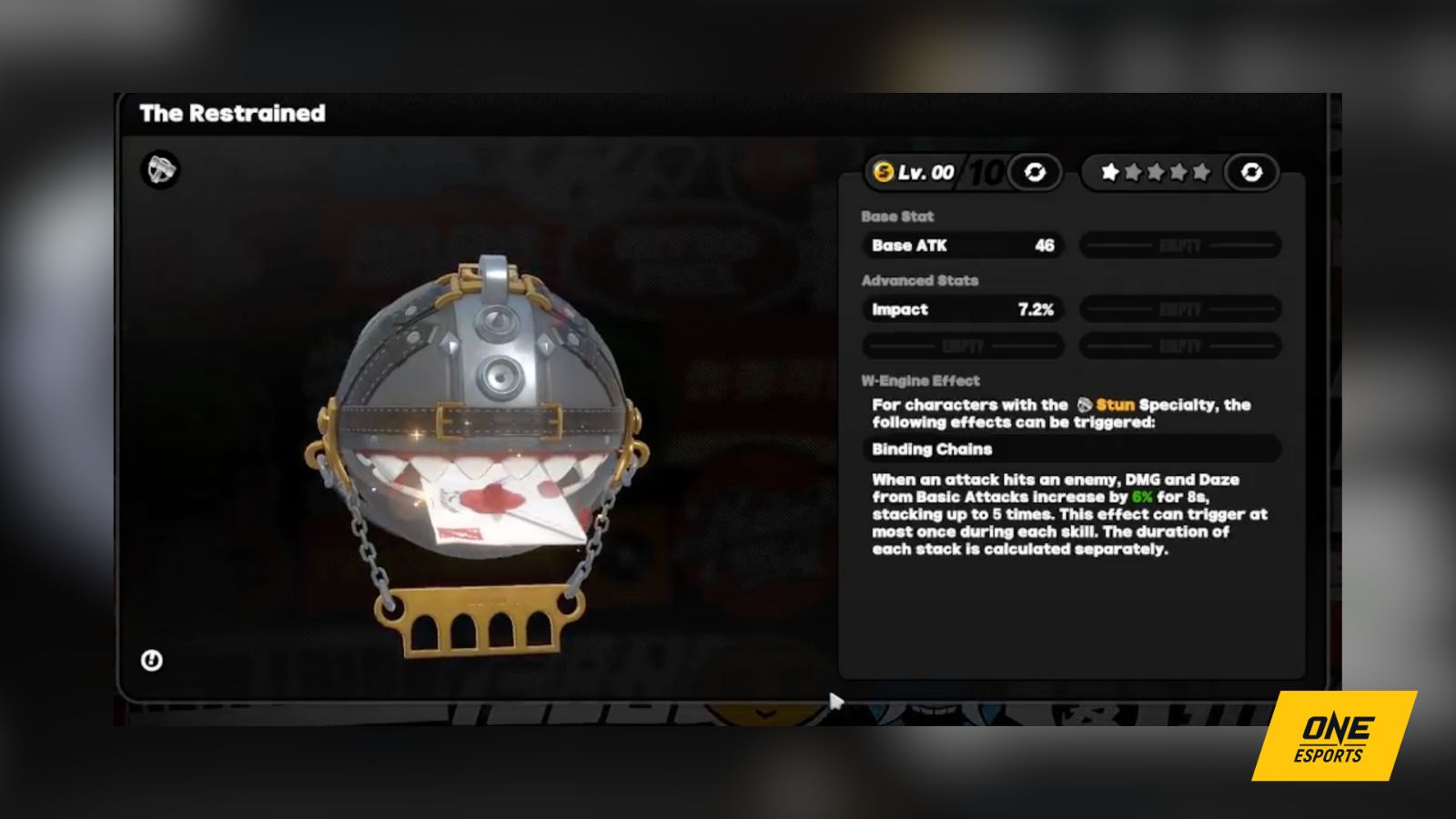Open the Advanced Stats section header
Screen dimensions: 1456x819
pos(922,280)
